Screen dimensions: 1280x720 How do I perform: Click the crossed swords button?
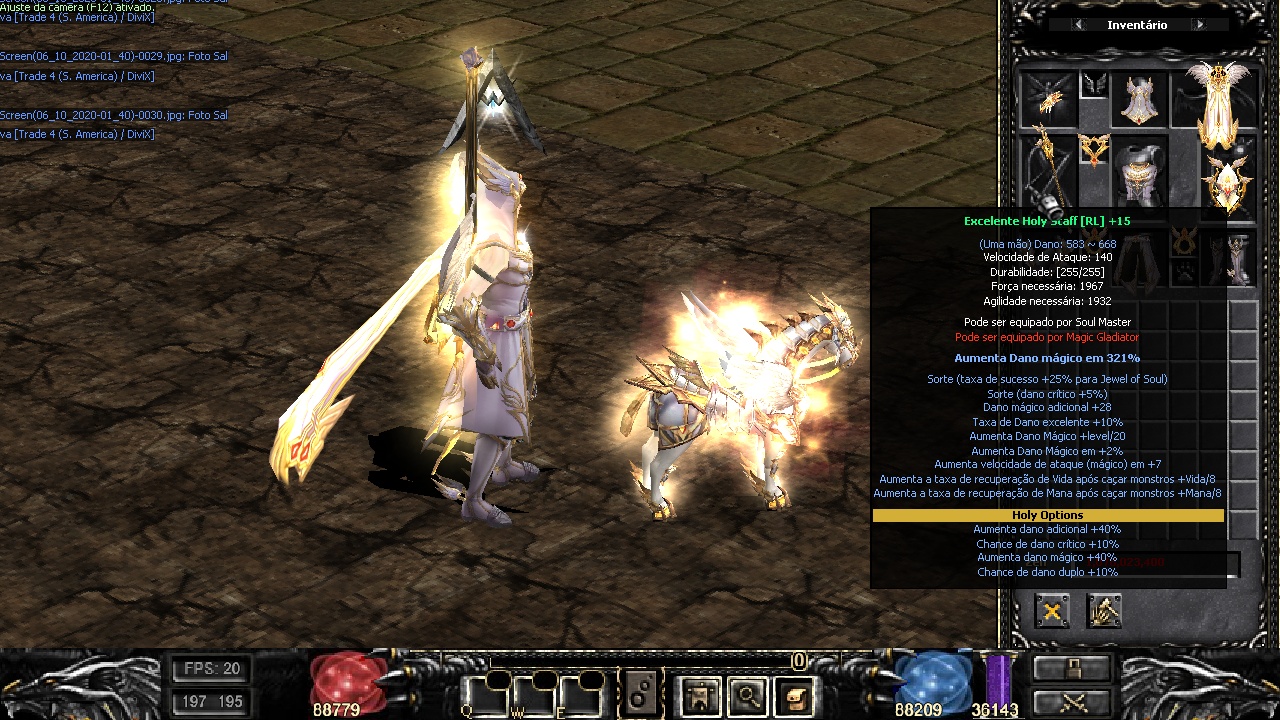point(1072,702)
